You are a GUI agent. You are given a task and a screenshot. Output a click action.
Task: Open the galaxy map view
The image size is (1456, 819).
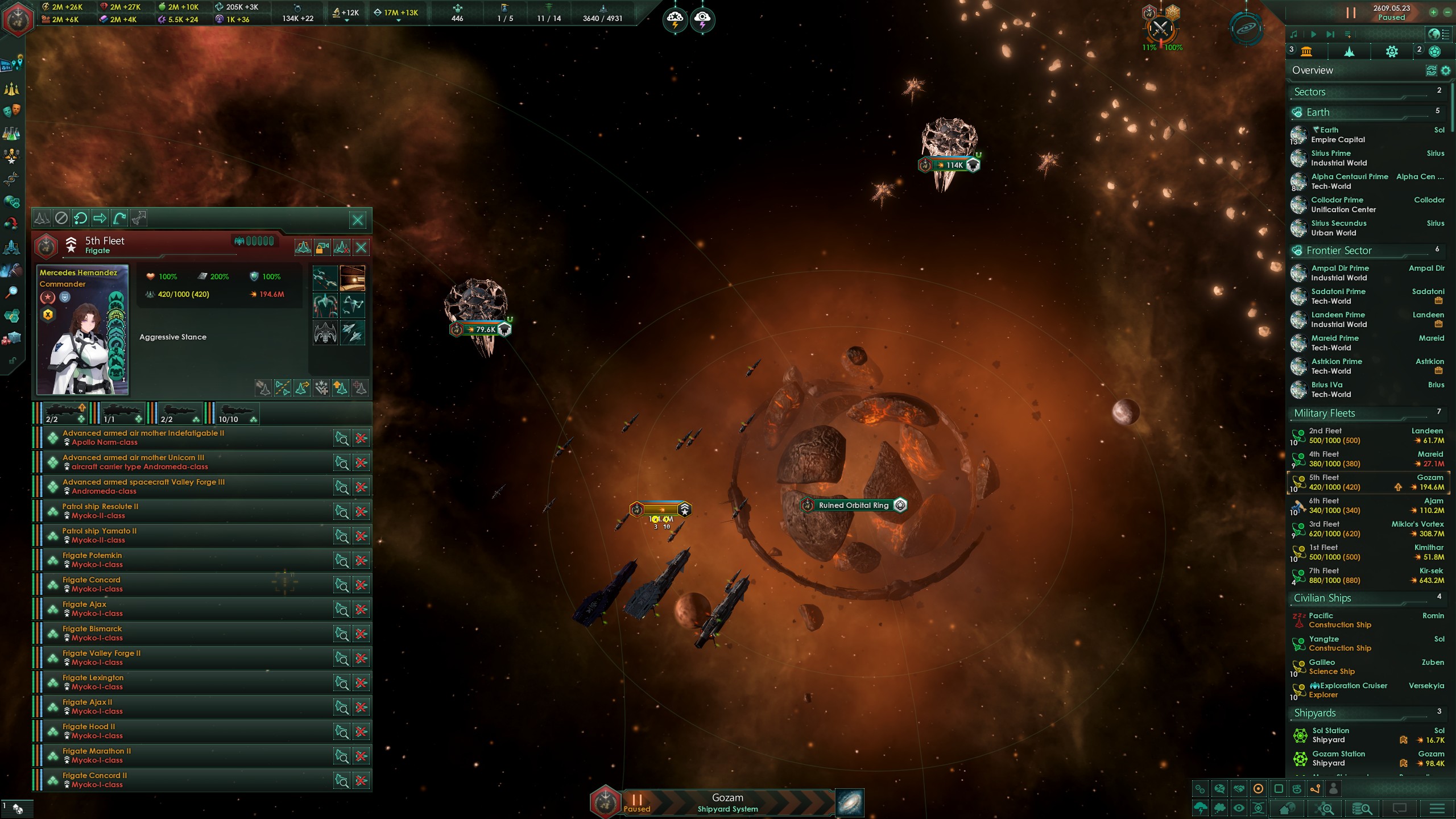[x=850, y=803]
